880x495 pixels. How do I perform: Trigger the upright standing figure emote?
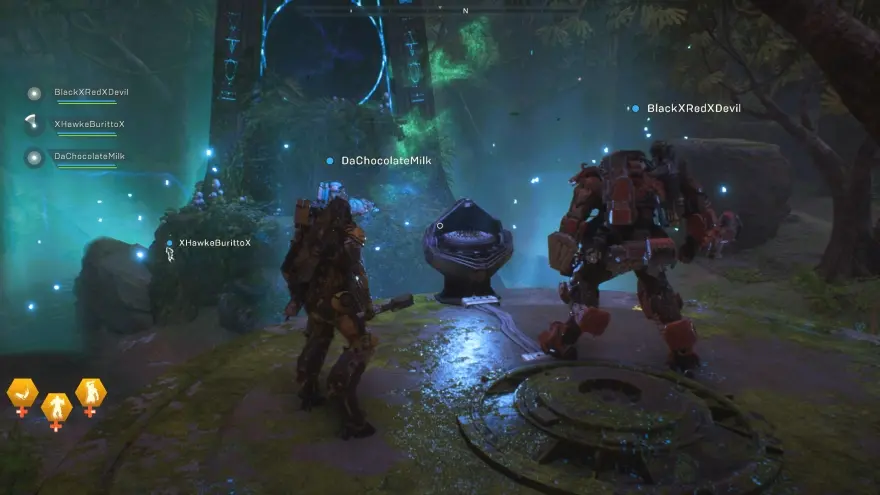coord(56,408)
